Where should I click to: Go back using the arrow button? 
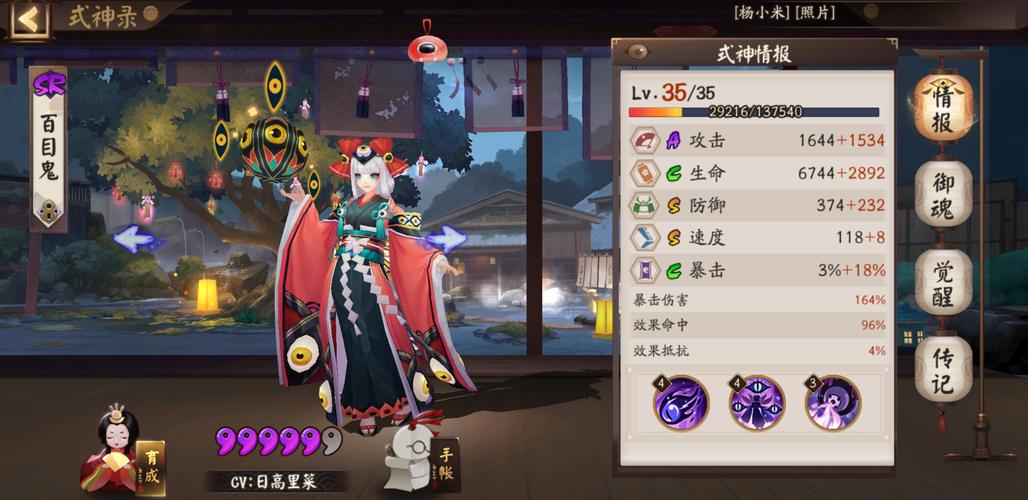(29, 19)
